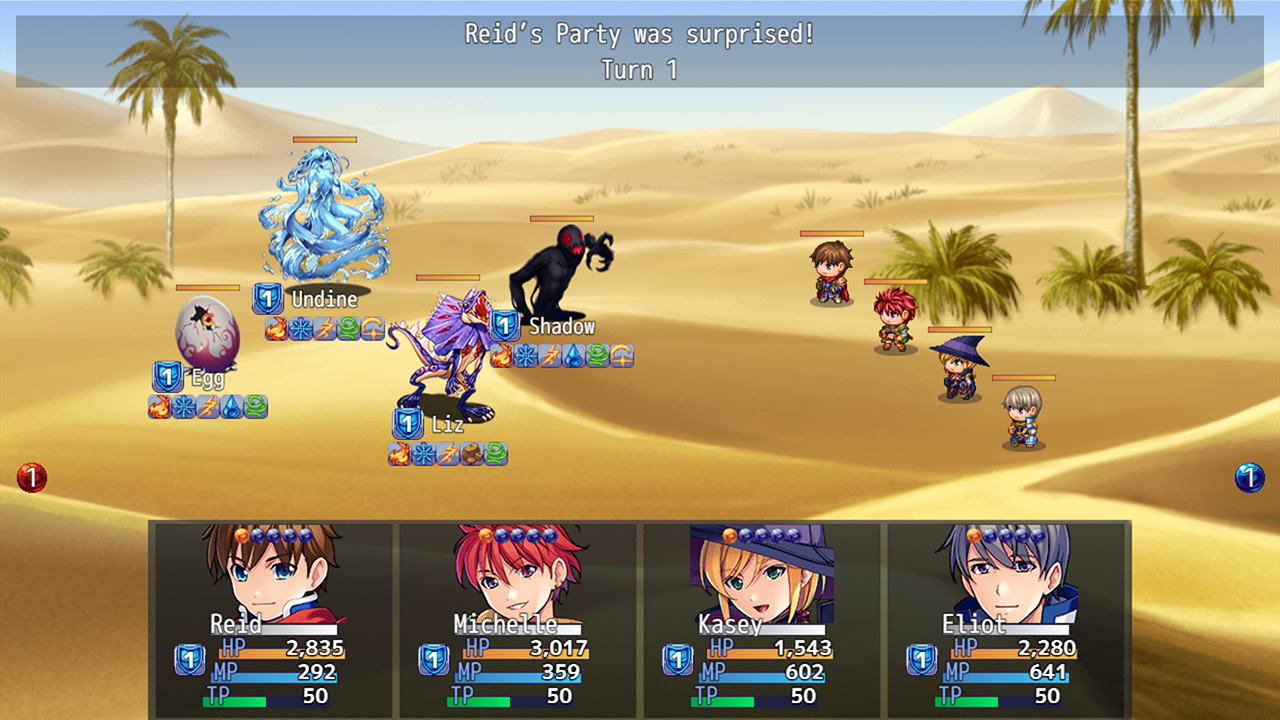Image resolution: width=1280 pixels, height=720 pixels.
Task: Select the Liz enemy name label
Action: tap(448, 424)
